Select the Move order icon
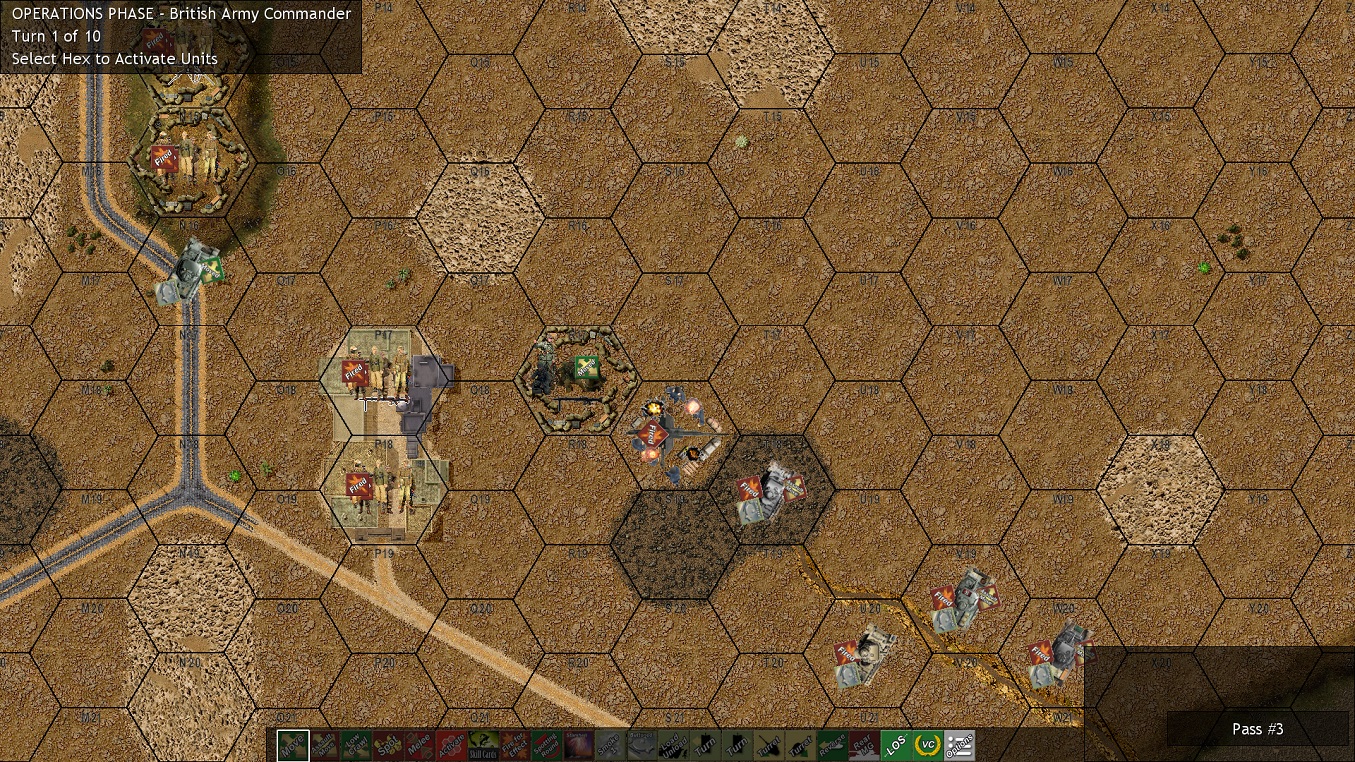This screenshot has width=1355, height=762. (x=291, y=745)
